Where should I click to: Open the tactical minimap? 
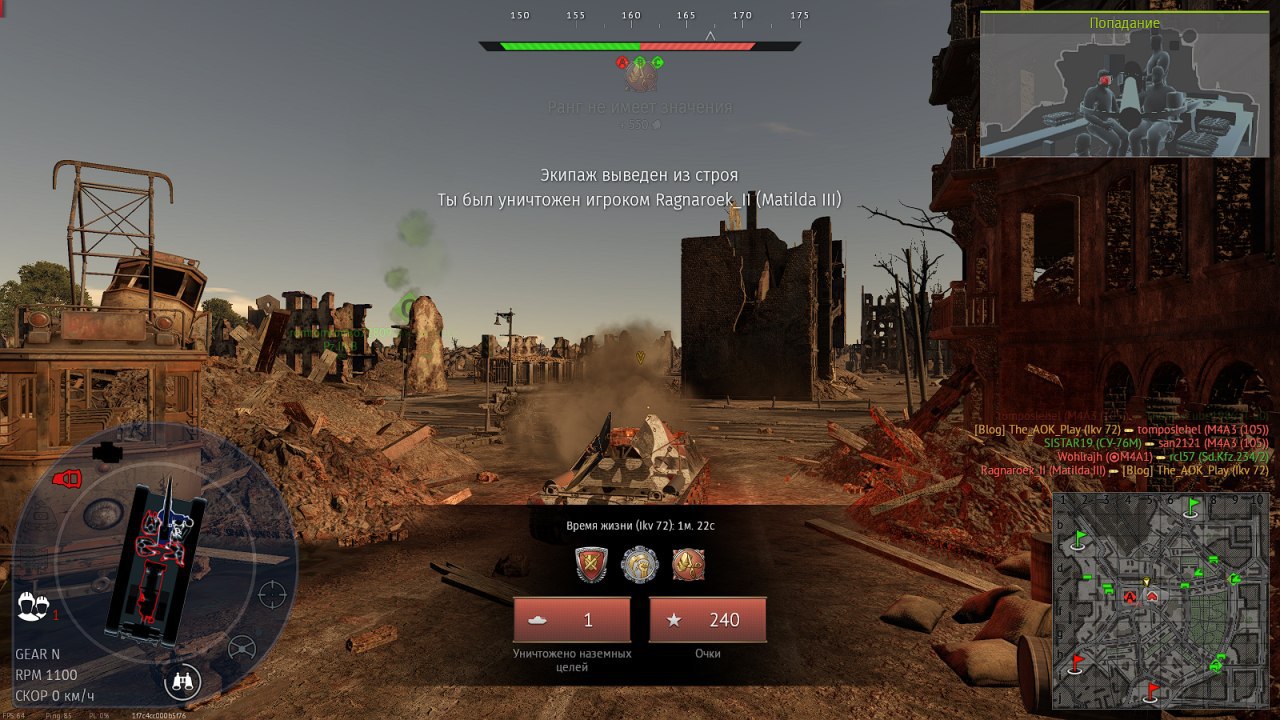click(1160, 600)
